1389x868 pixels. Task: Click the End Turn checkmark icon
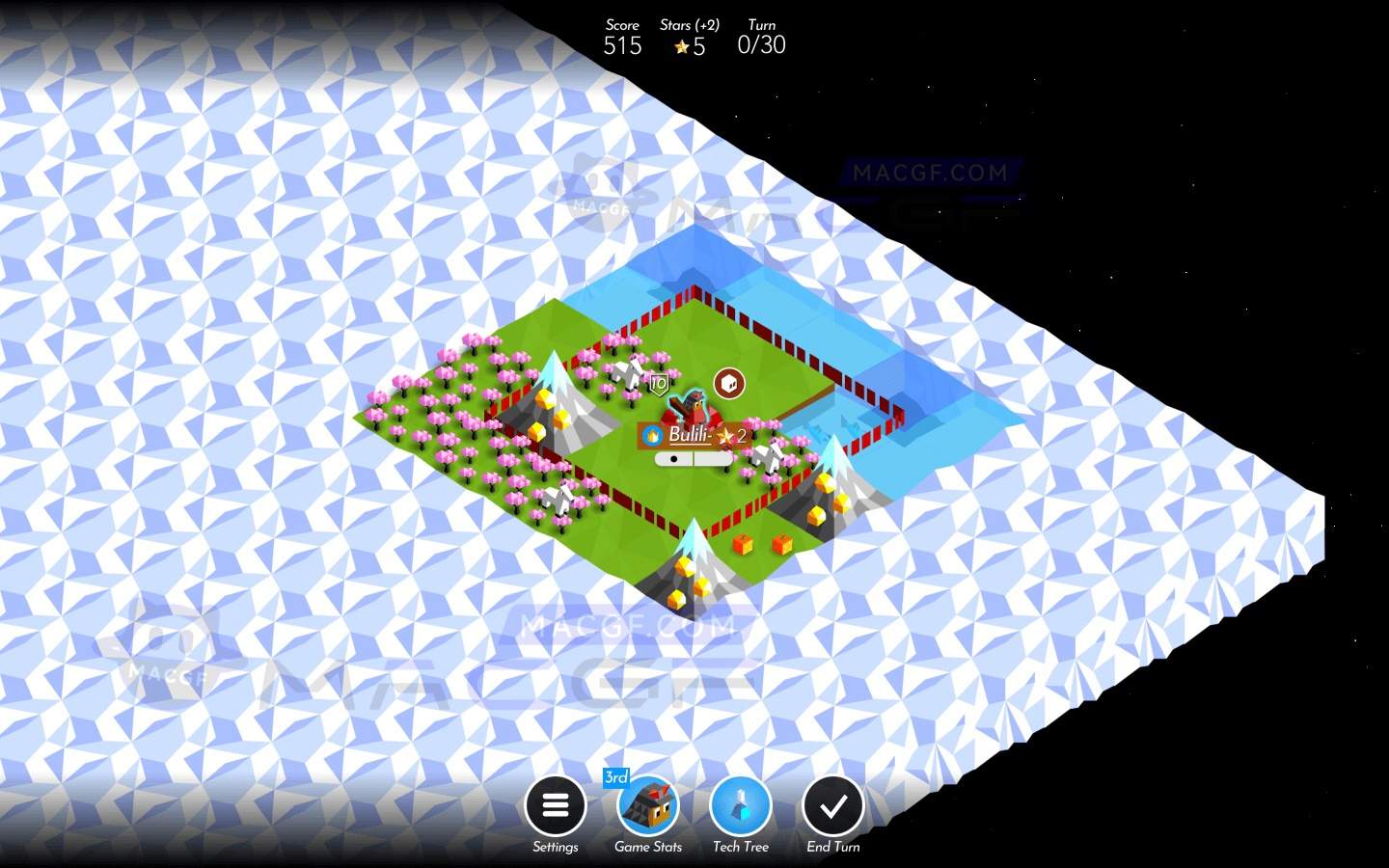pyautogui.click(x=832, y=805)
